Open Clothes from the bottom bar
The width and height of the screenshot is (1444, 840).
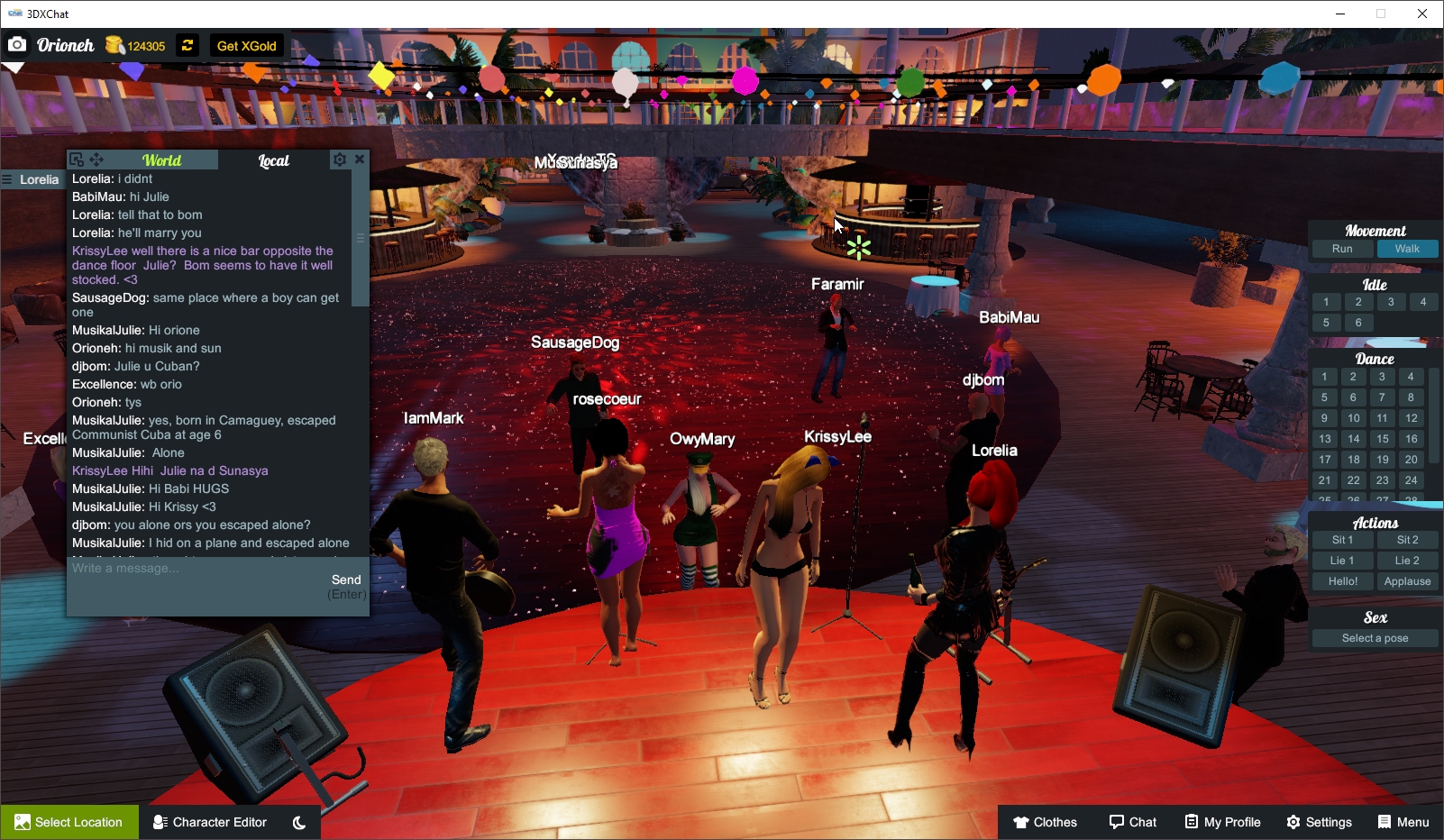1046,821
